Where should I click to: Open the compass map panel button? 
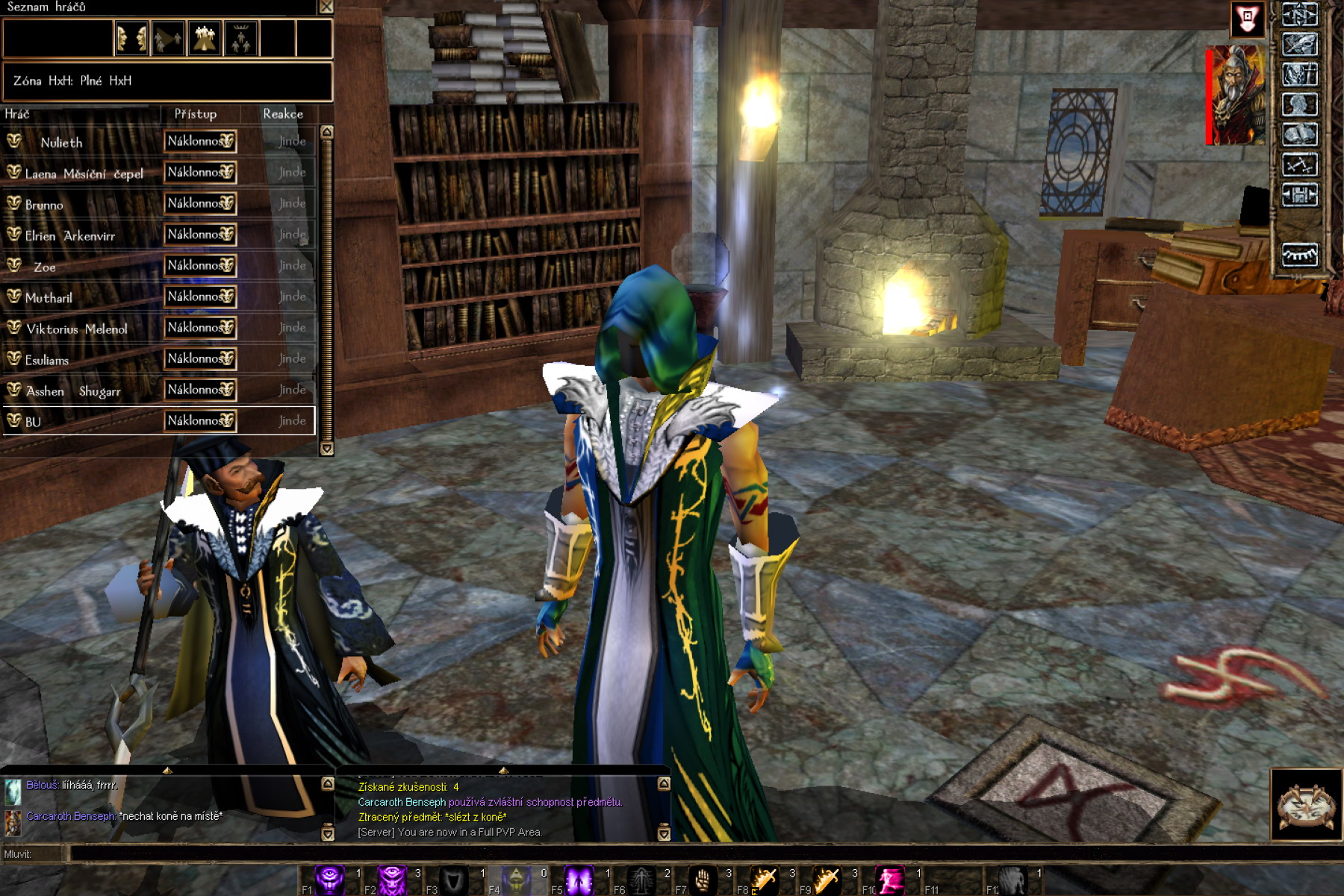(1299, 15)
